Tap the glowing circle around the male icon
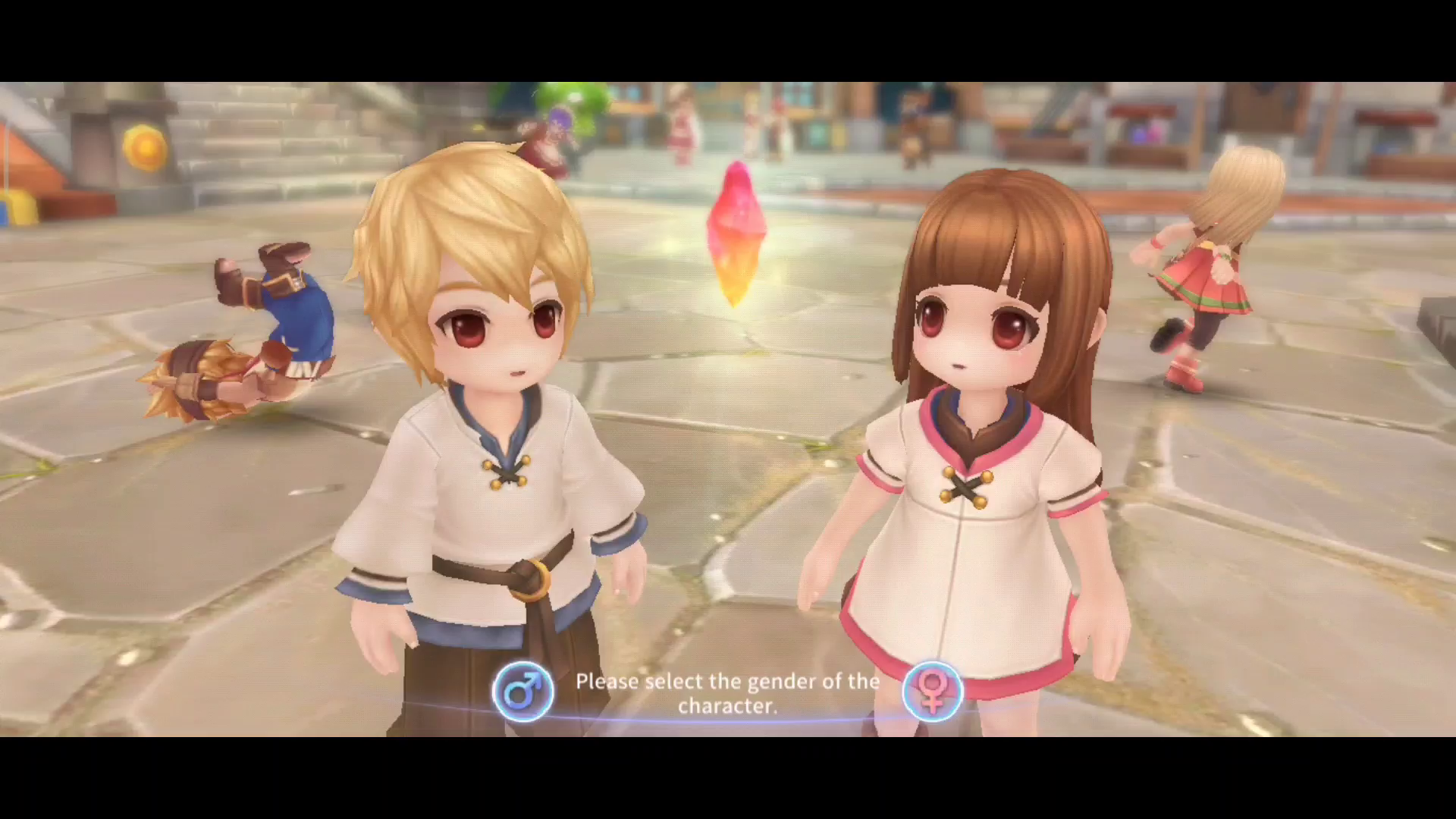Viewport: 1456px width, 819px height. [523, 692]
